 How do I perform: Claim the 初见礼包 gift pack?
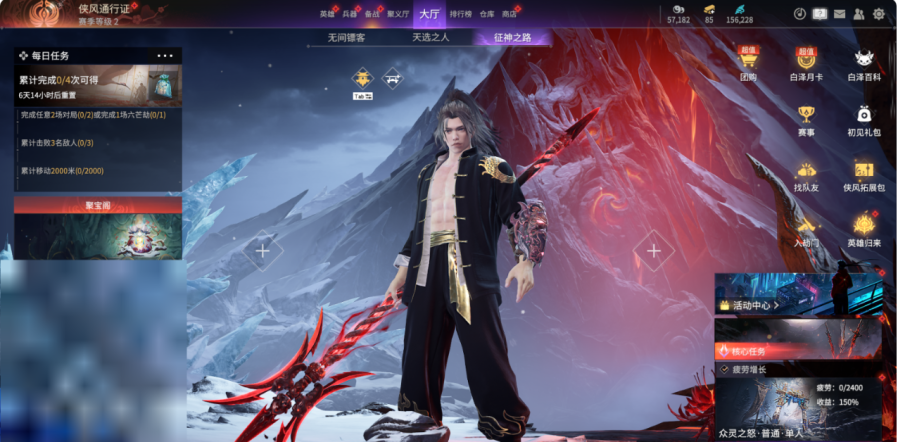[864, 118]
